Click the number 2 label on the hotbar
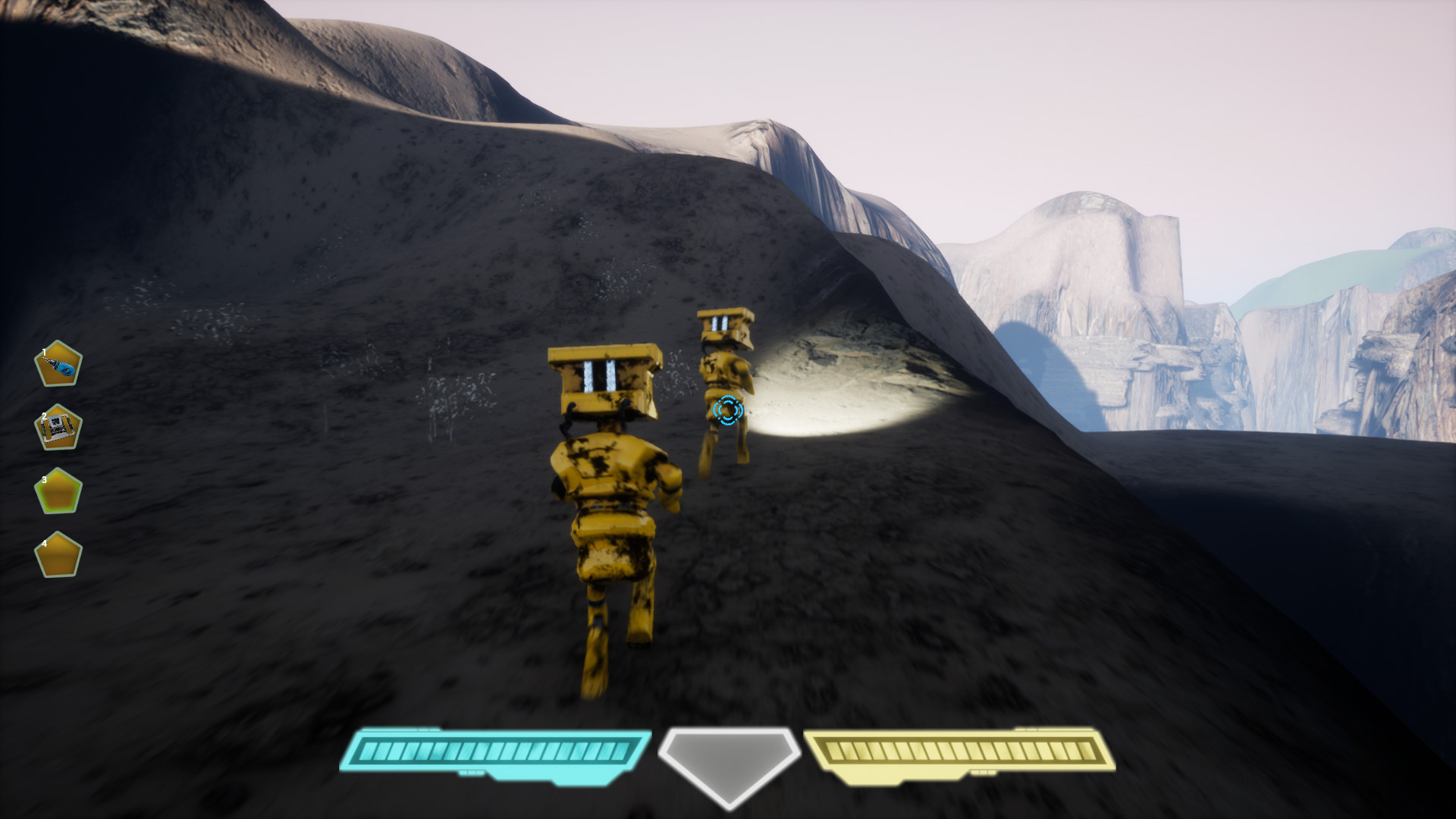This screenshot has width=1456, height=819. click(x=45, y=414)
